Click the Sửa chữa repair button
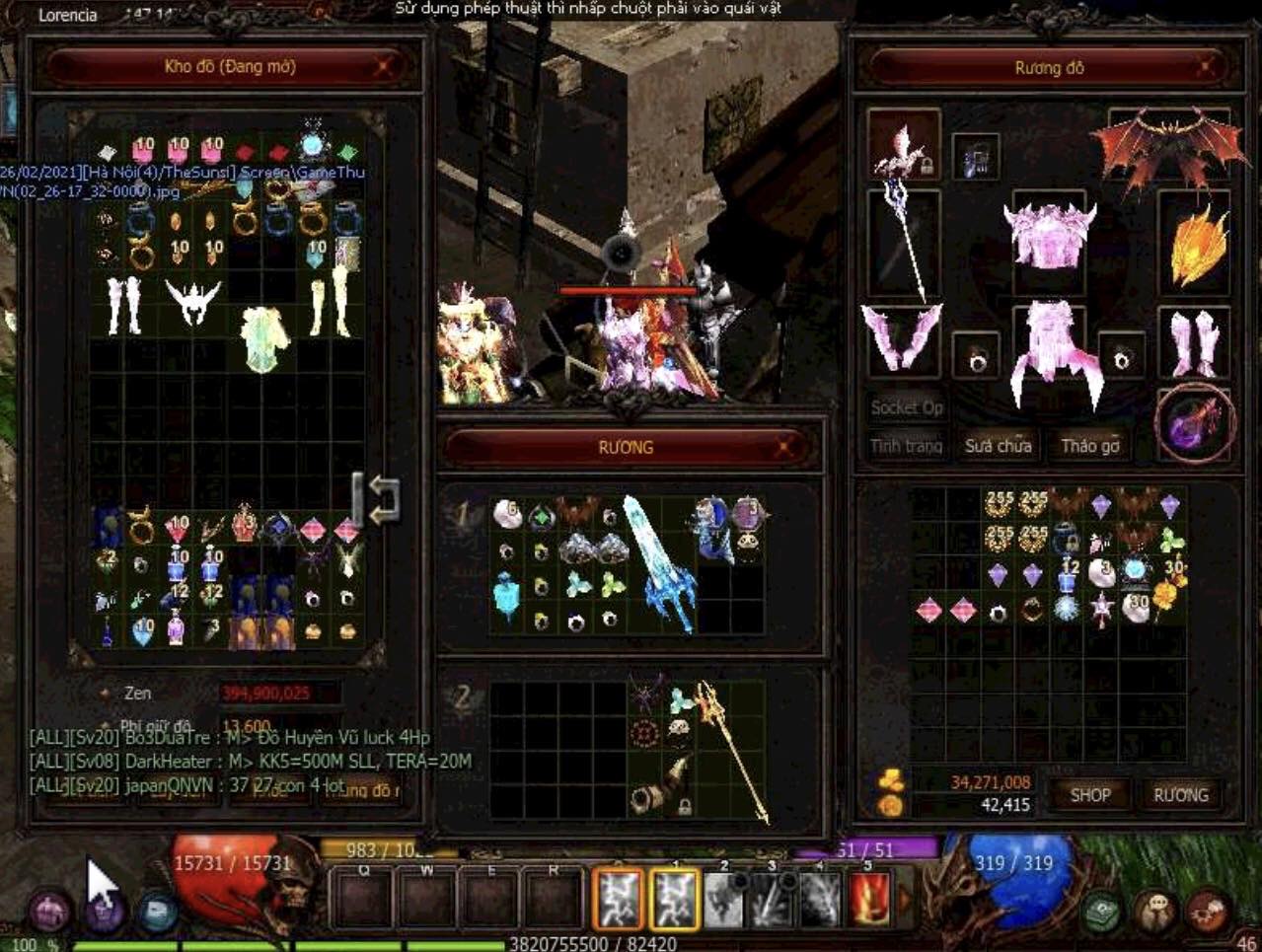Screen dimensions: 1262x952 pyautogui.click(x=998, y=446)
